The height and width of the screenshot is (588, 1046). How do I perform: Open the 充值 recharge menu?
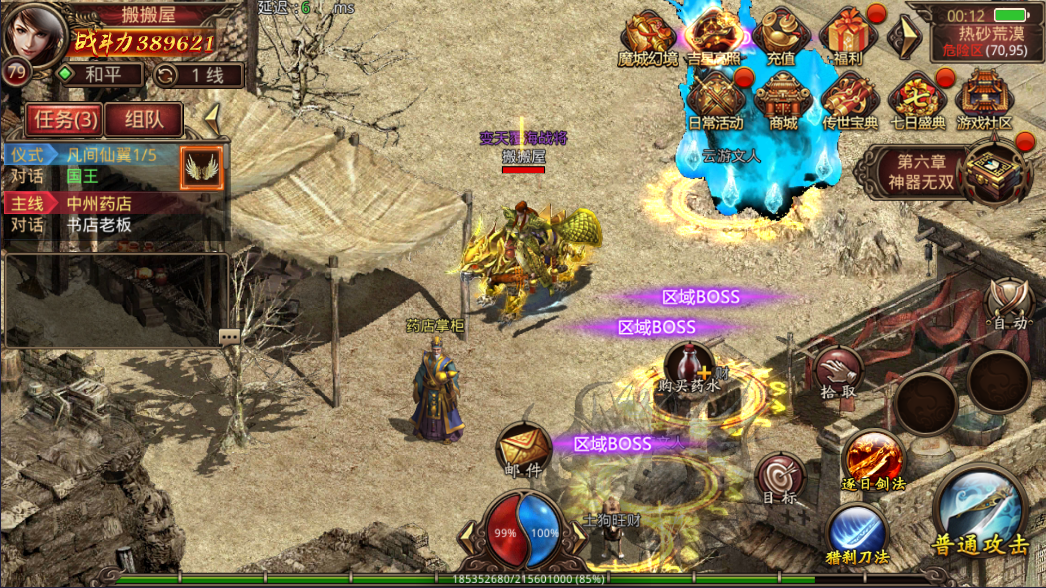tap(781, 38)
